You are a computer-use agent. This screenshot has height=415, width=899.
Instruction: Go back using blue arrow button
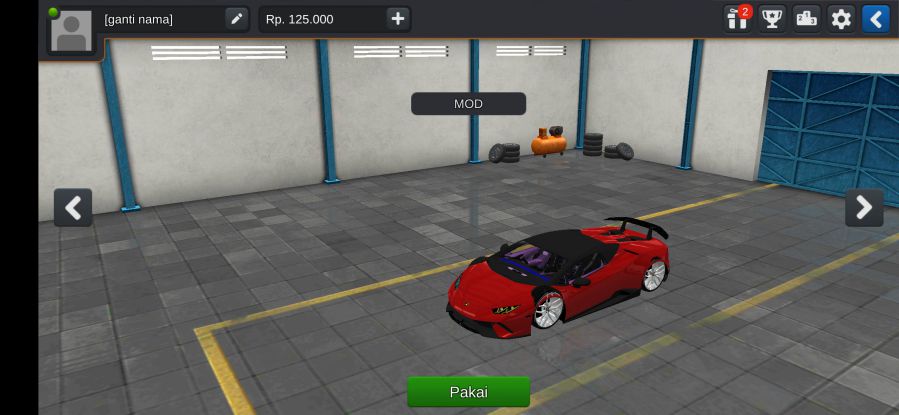tap(875, 19)
